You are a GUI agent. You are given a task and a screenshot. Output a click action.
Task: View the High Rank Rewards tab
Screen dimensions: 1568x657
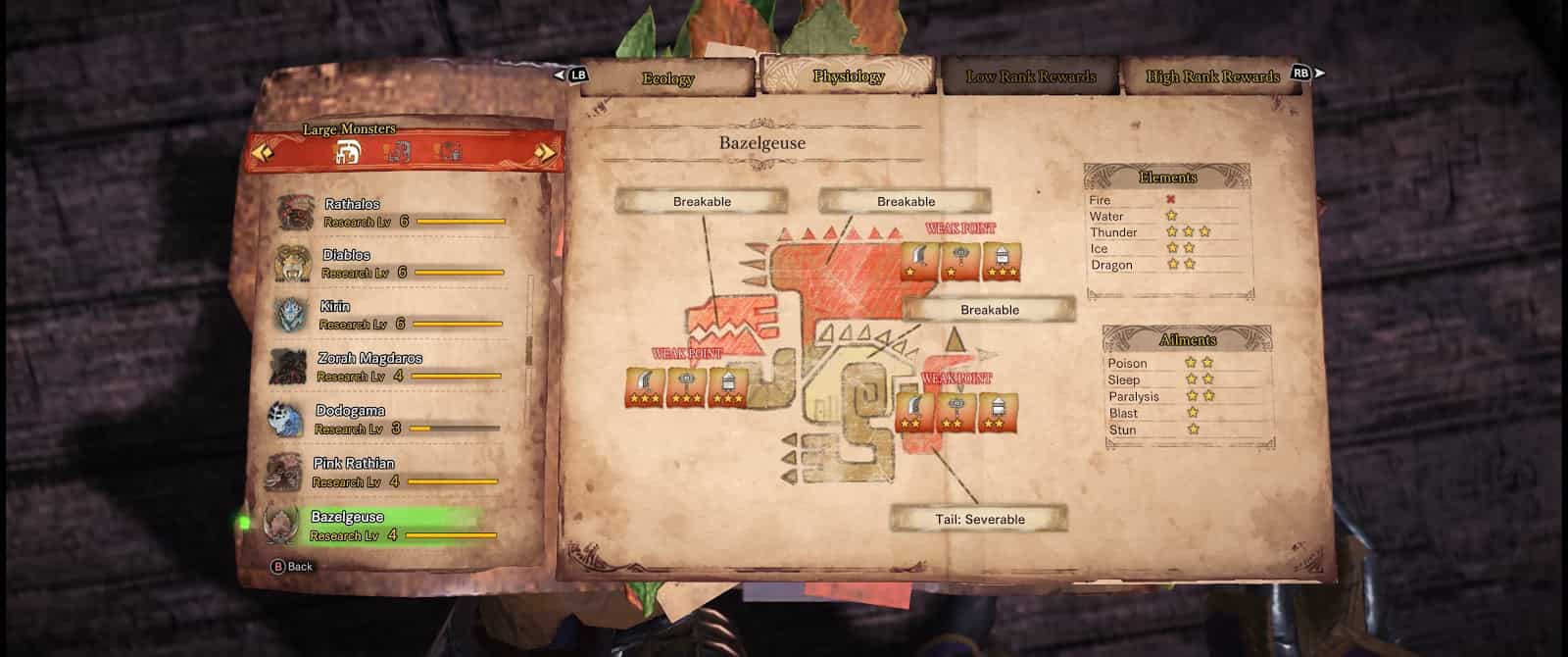[x=1212, y=76]
